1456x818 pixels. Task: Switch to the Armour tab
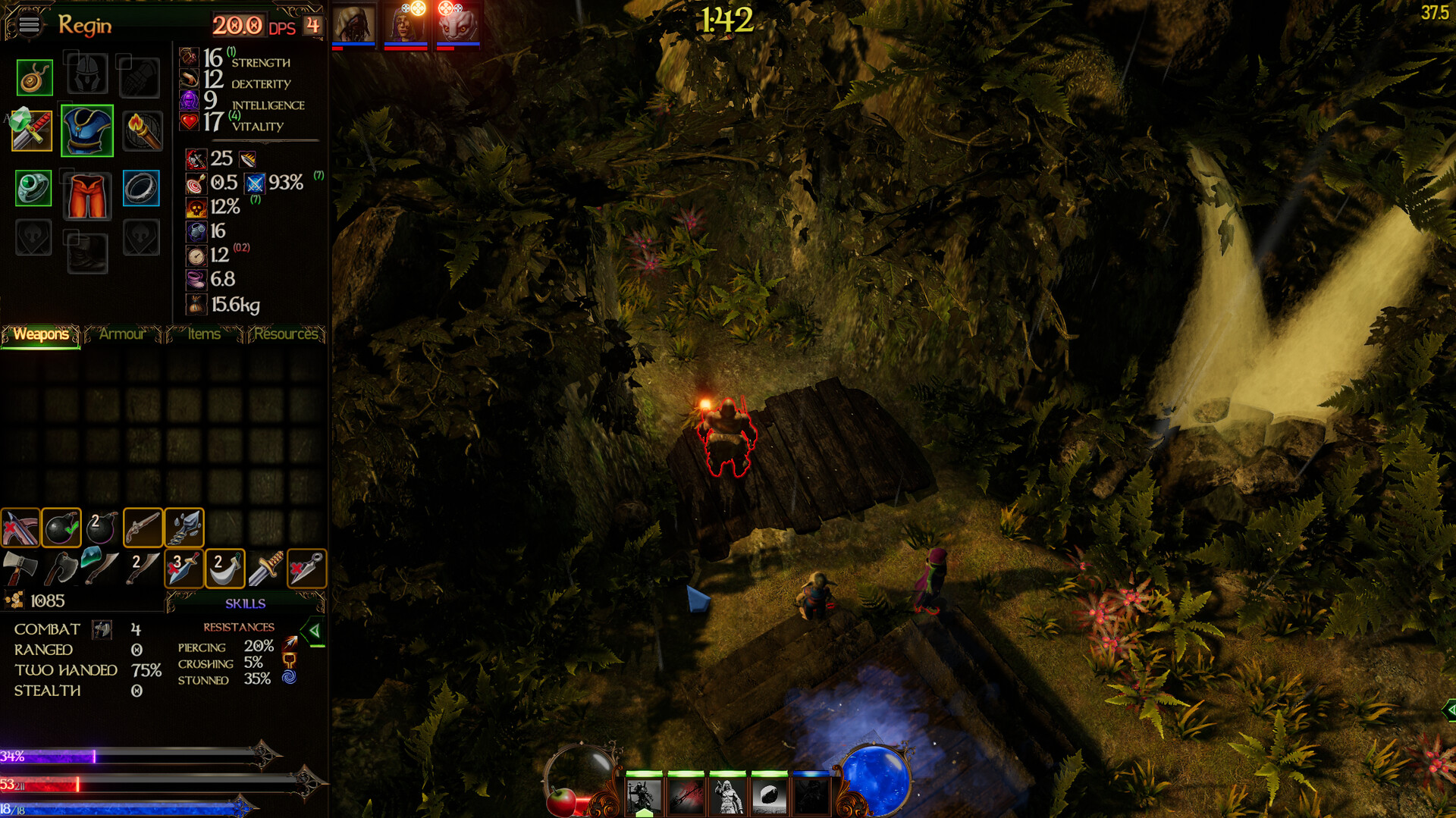pyautogui.click(x=122, y=334)
